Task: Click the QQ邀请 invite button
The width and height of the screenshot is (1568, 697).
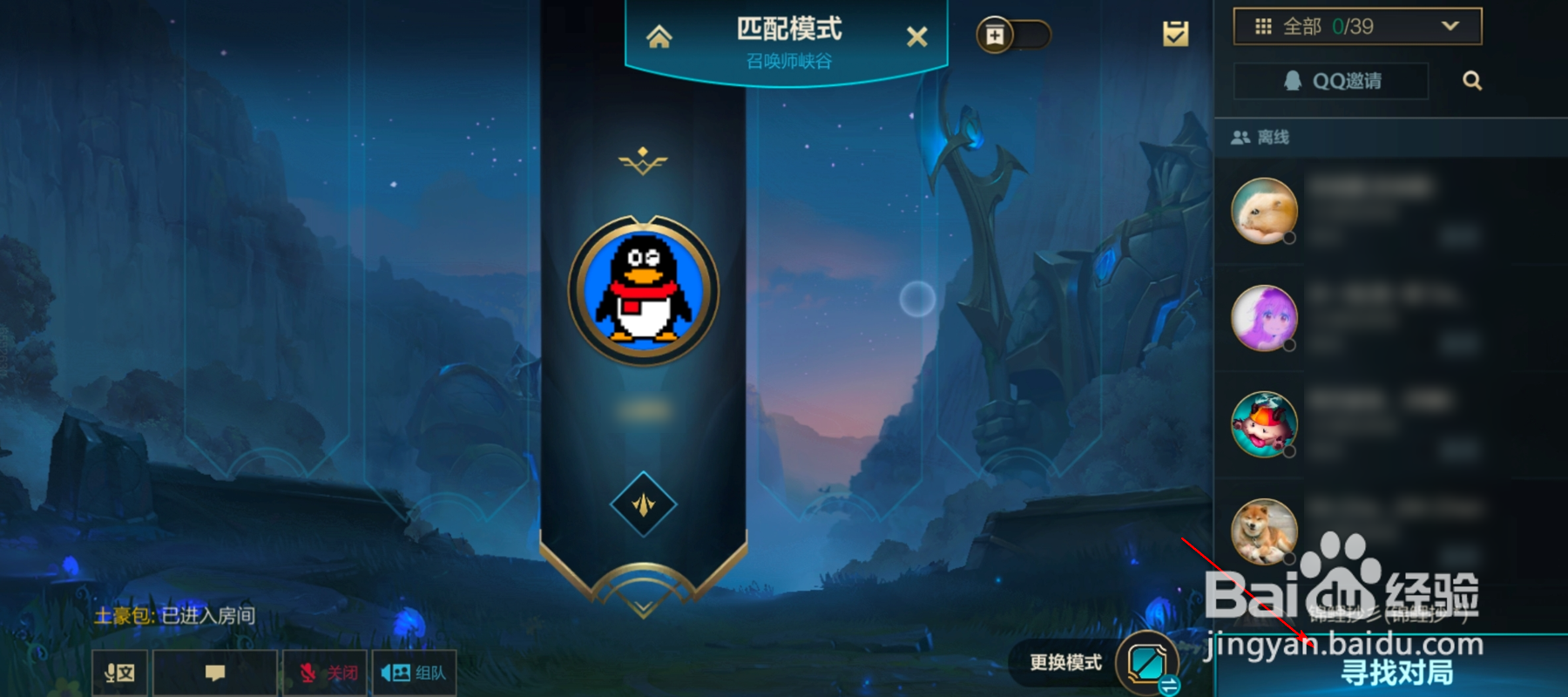Action: coord(1330,81)
